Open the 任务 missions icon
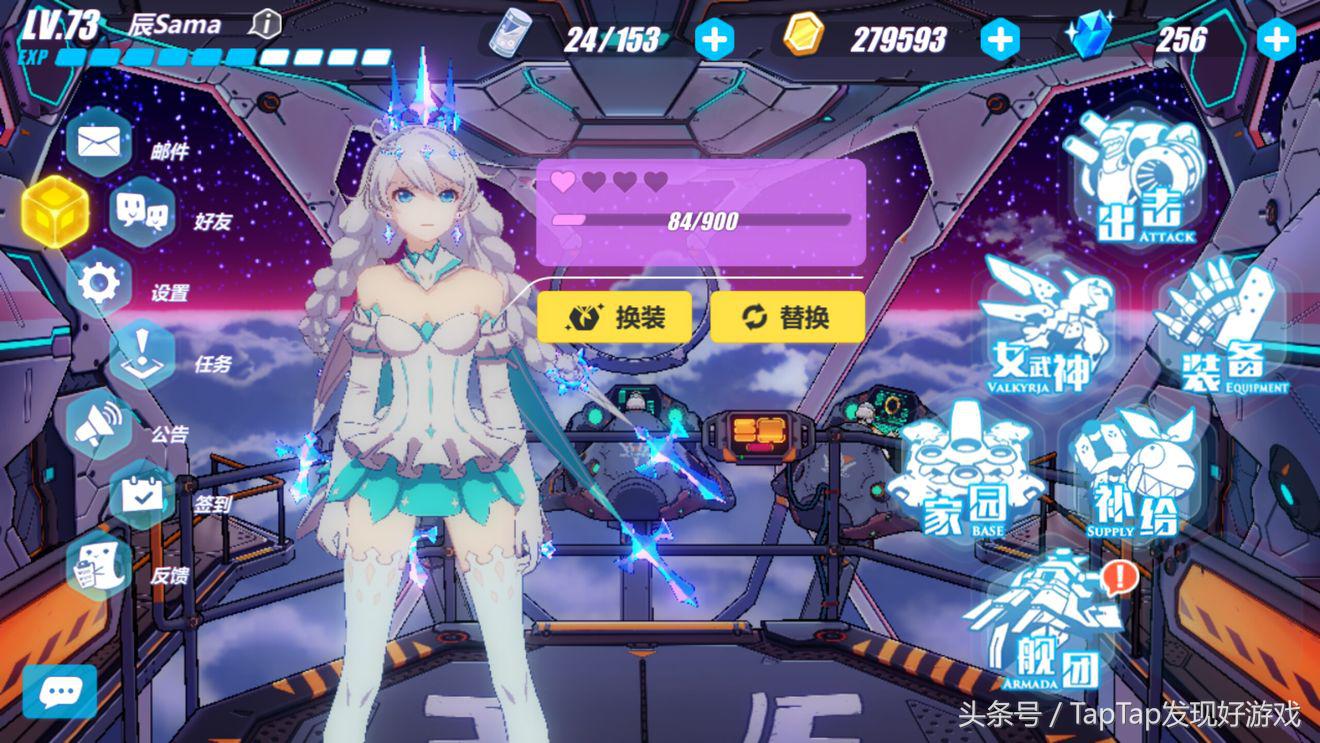 click(142, 355)
